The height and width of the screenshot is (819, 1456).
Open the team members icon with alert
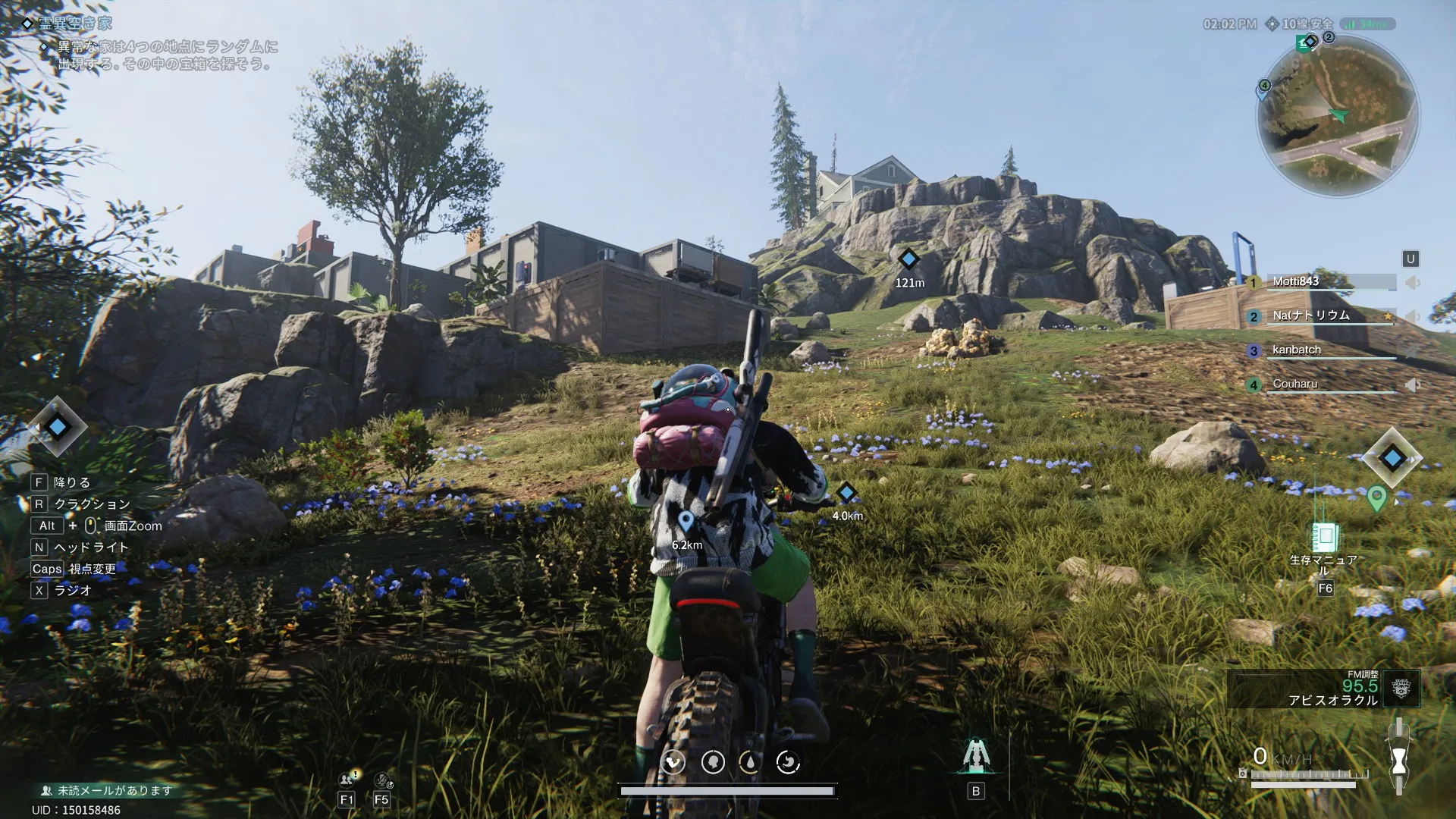pos(348,779)
